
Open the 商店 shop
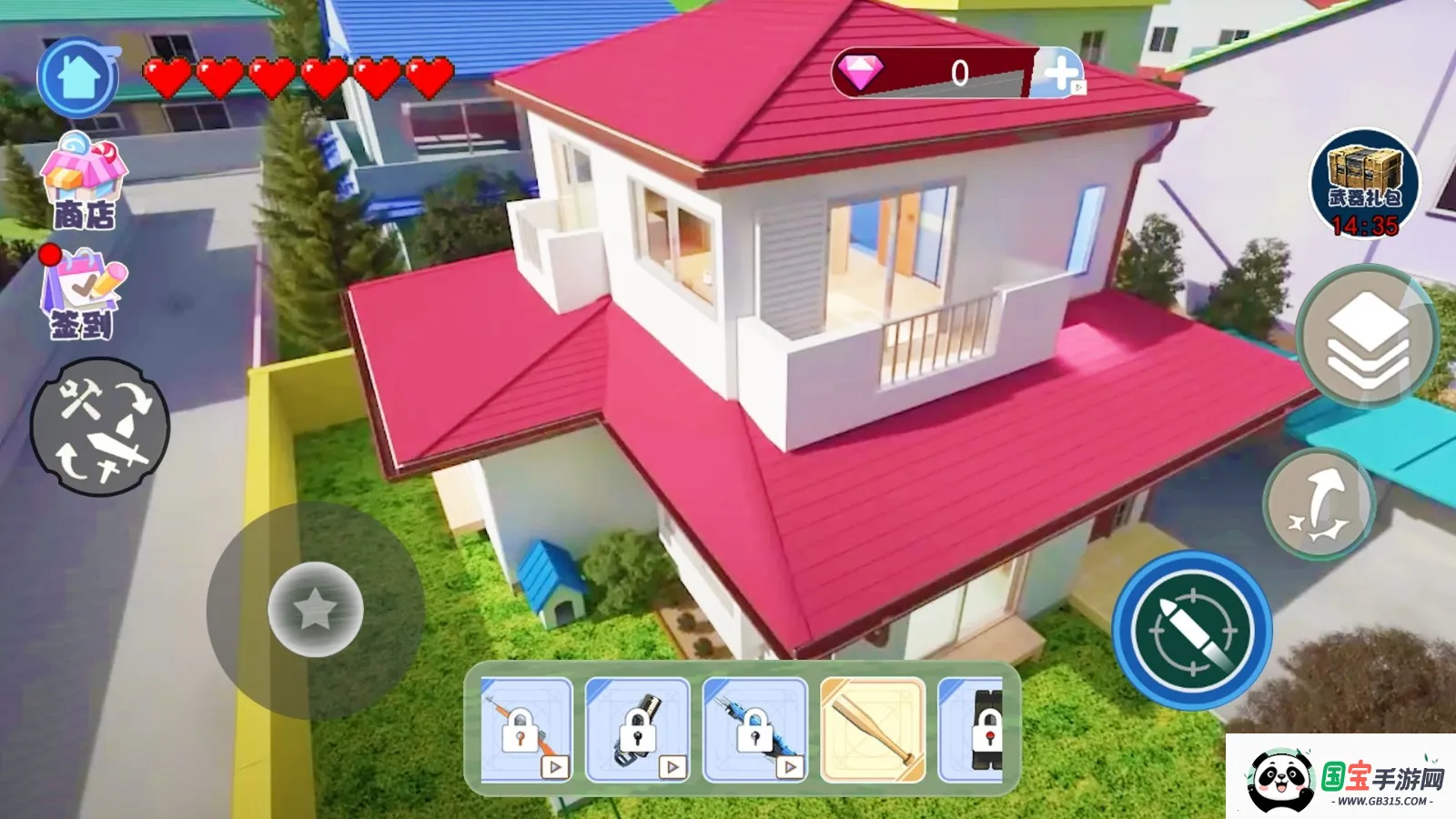(x=84, y=181)
